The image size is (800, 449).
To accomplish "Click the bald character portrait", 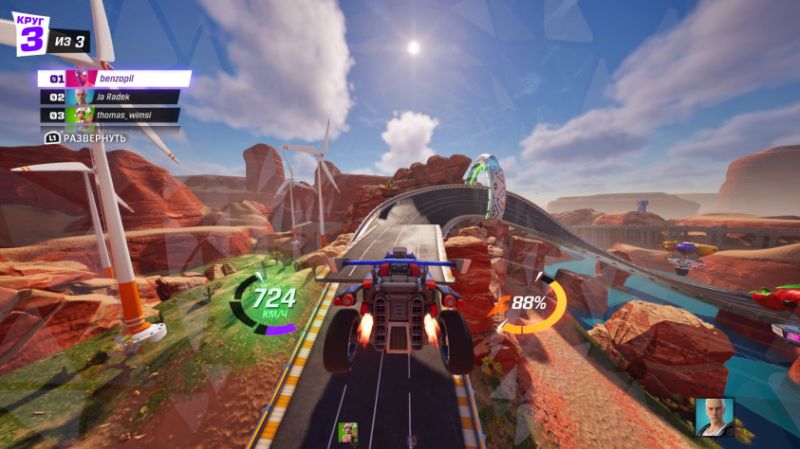I will click(714, 417).
